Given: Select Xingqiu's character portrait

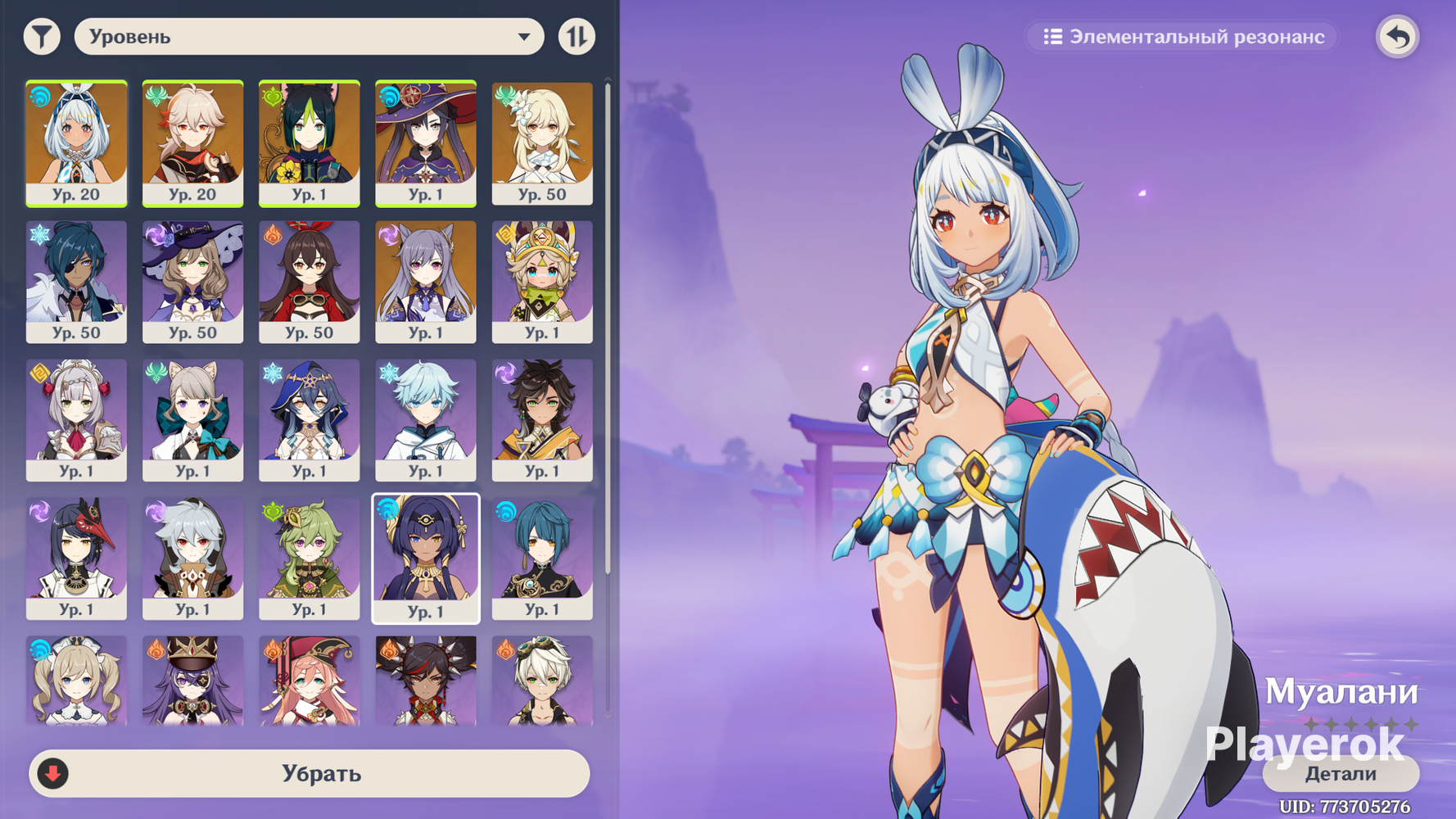Looking at the screenshot, I should 542,559.
